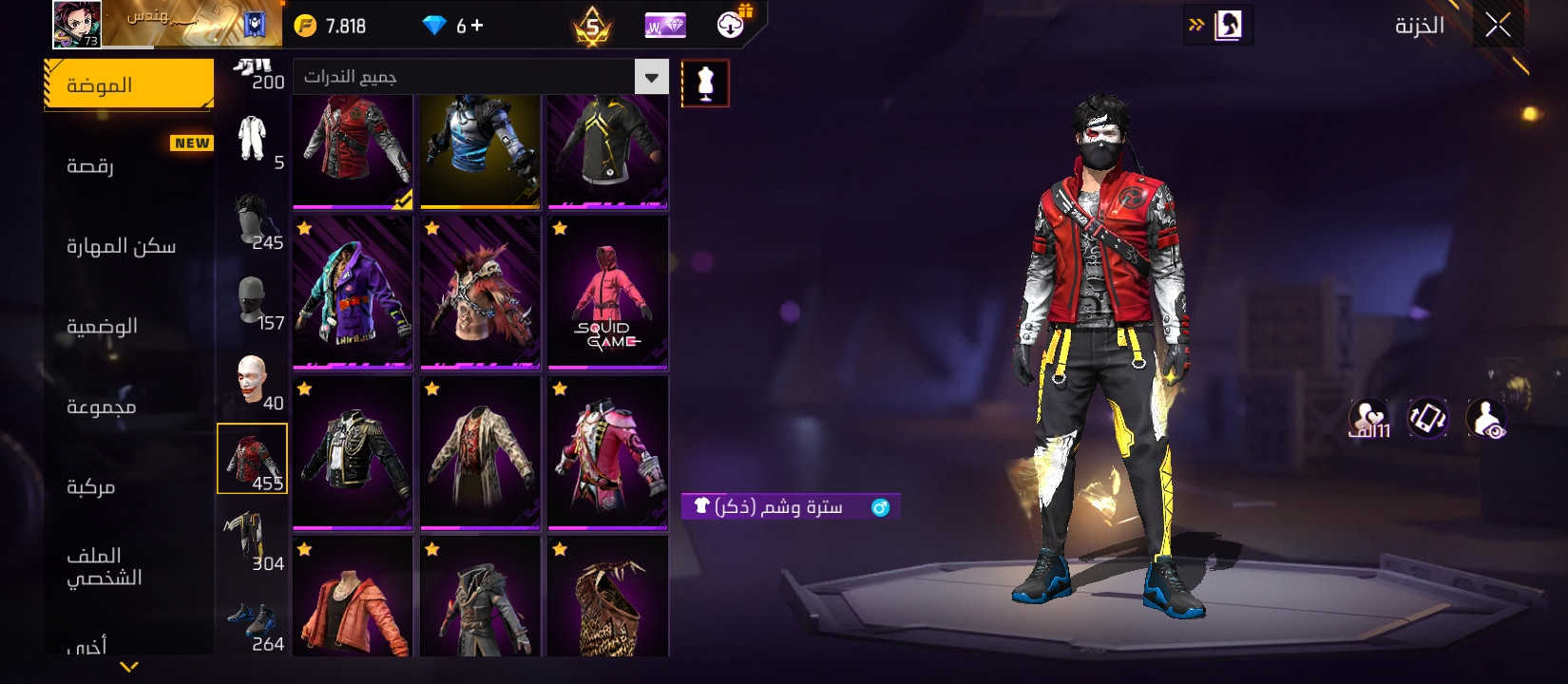This screenshot has height=684, width=1568.
Task: Click the rotate phone icon
Action: pyautogui.click(x=1427, y=418)
